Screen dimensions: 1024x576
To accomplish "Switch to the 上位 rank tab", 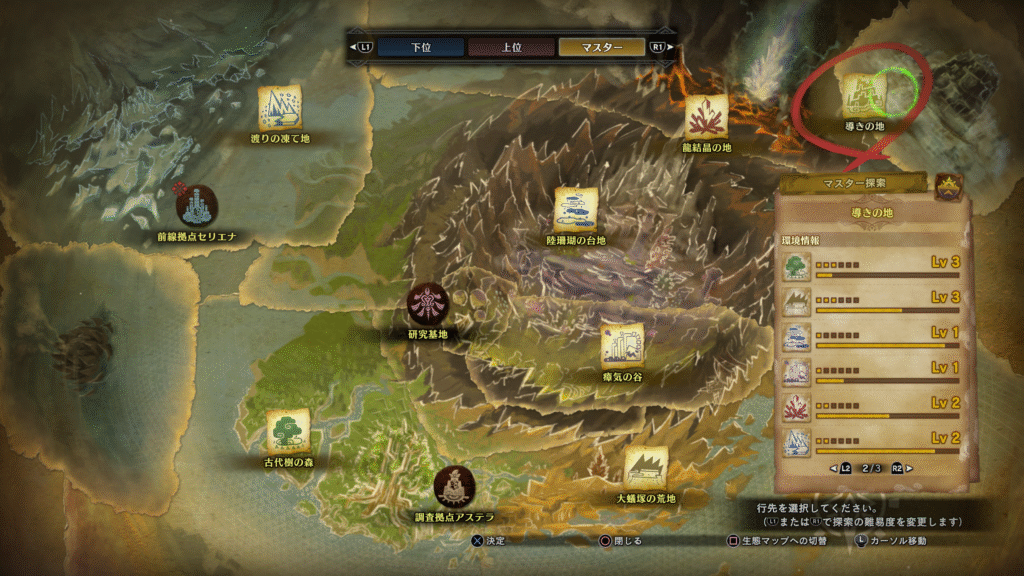I will coord(511,47).
